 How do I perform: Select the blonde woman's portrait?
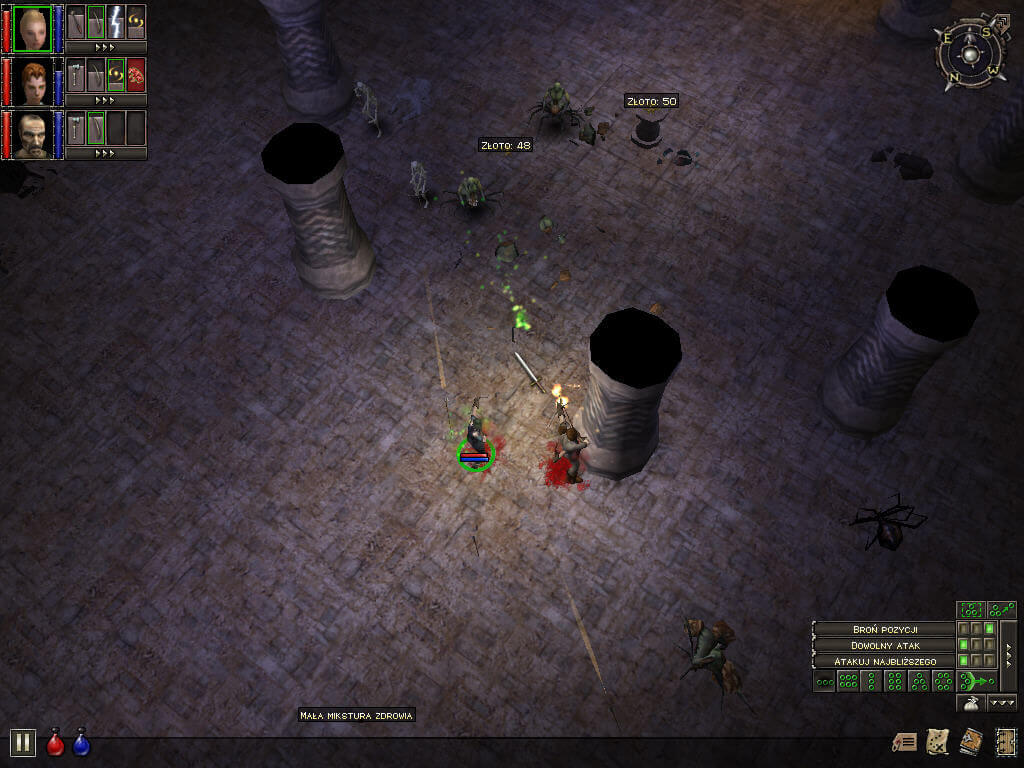click(x=32, y=28)
